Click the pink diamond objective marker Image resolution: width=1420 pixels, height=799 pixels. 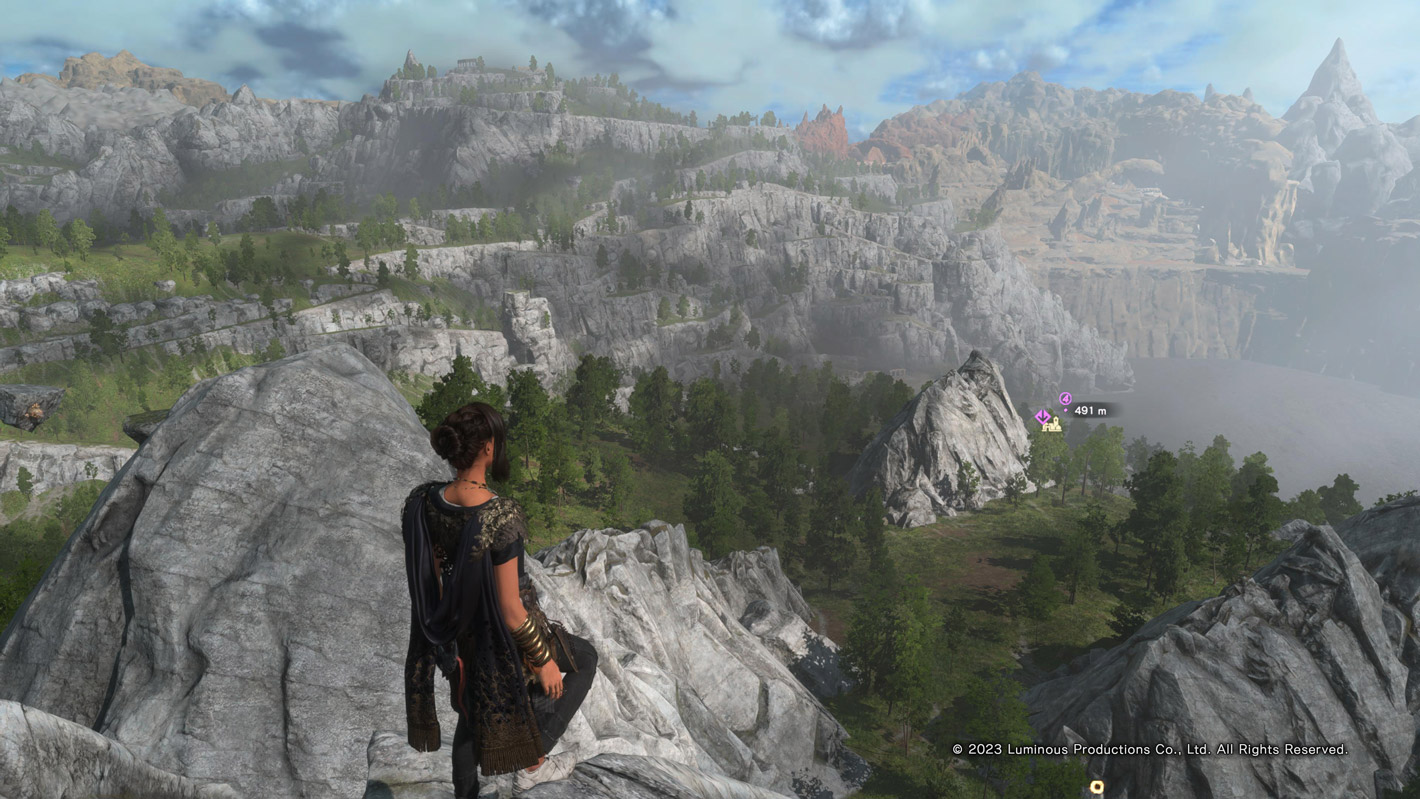pos(1042,417)
